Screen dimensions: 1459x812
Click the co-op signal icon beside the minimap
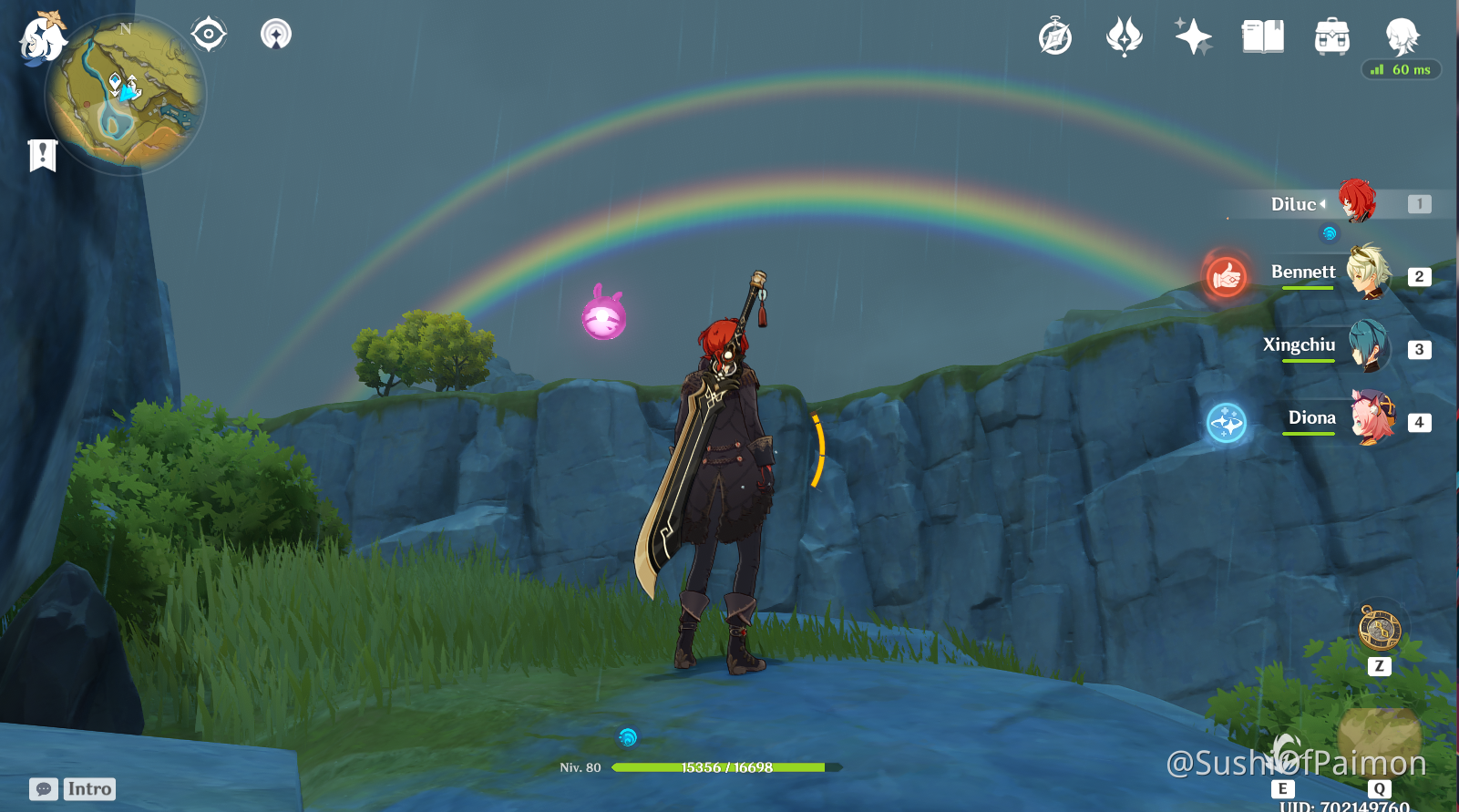[274, 35]
